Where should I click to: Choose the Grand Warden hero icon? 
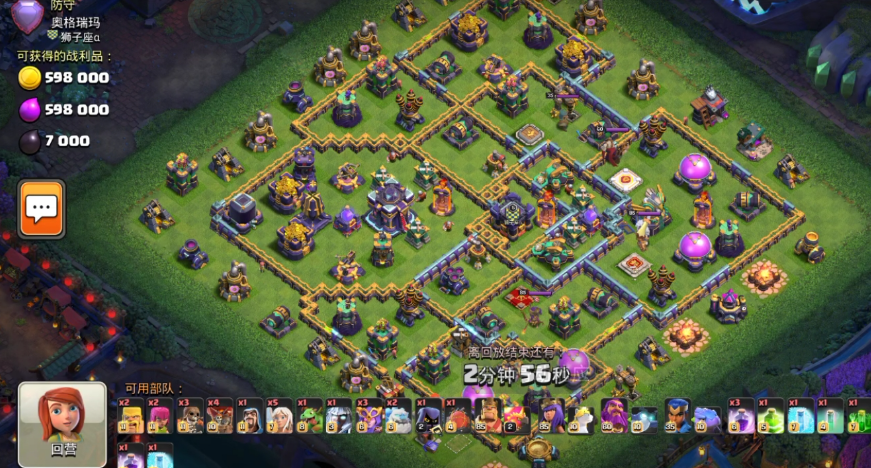pyautogui.click(x=614, y=415)
